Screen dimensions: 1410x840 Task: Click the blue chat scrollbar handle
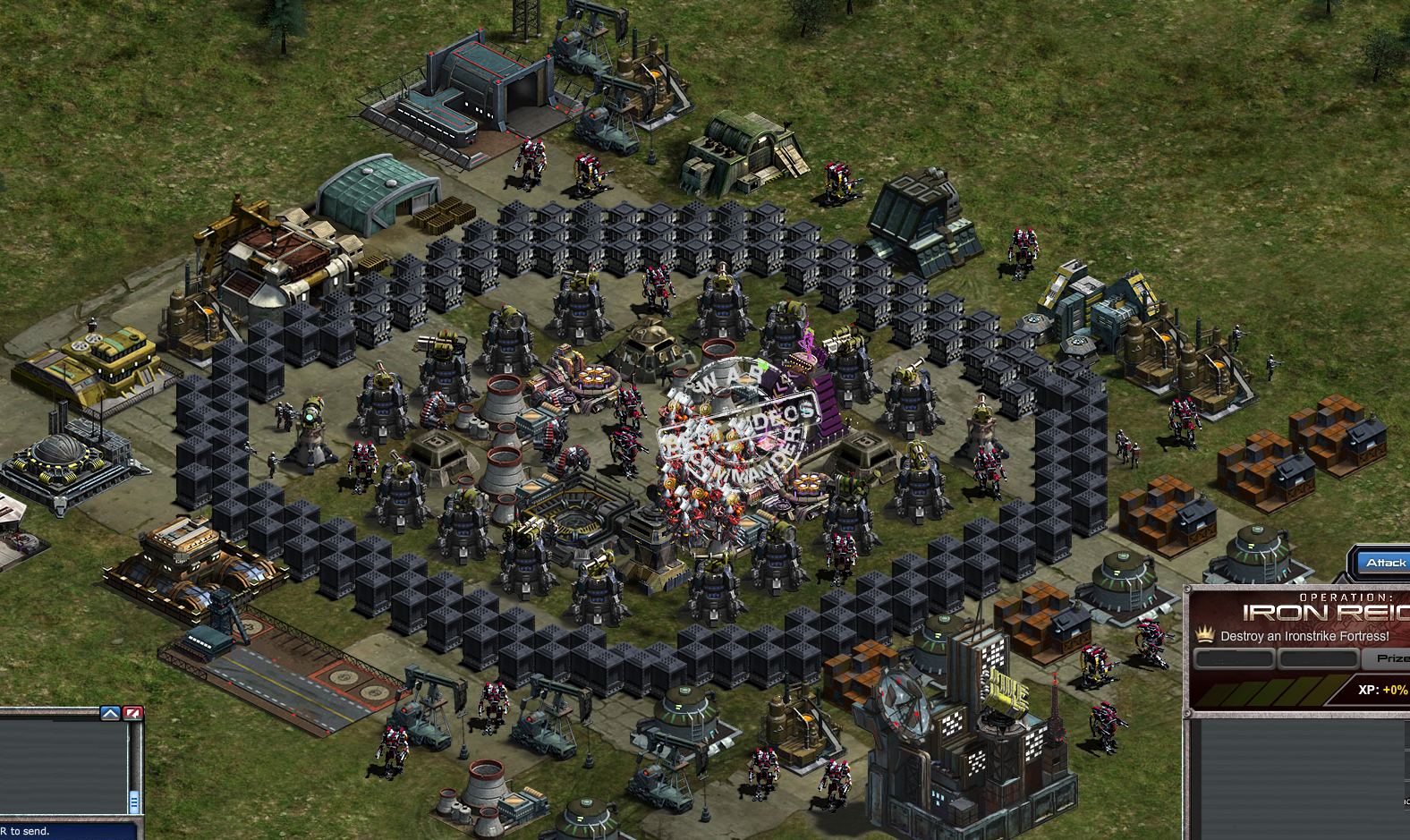click(x=133, y=802)
